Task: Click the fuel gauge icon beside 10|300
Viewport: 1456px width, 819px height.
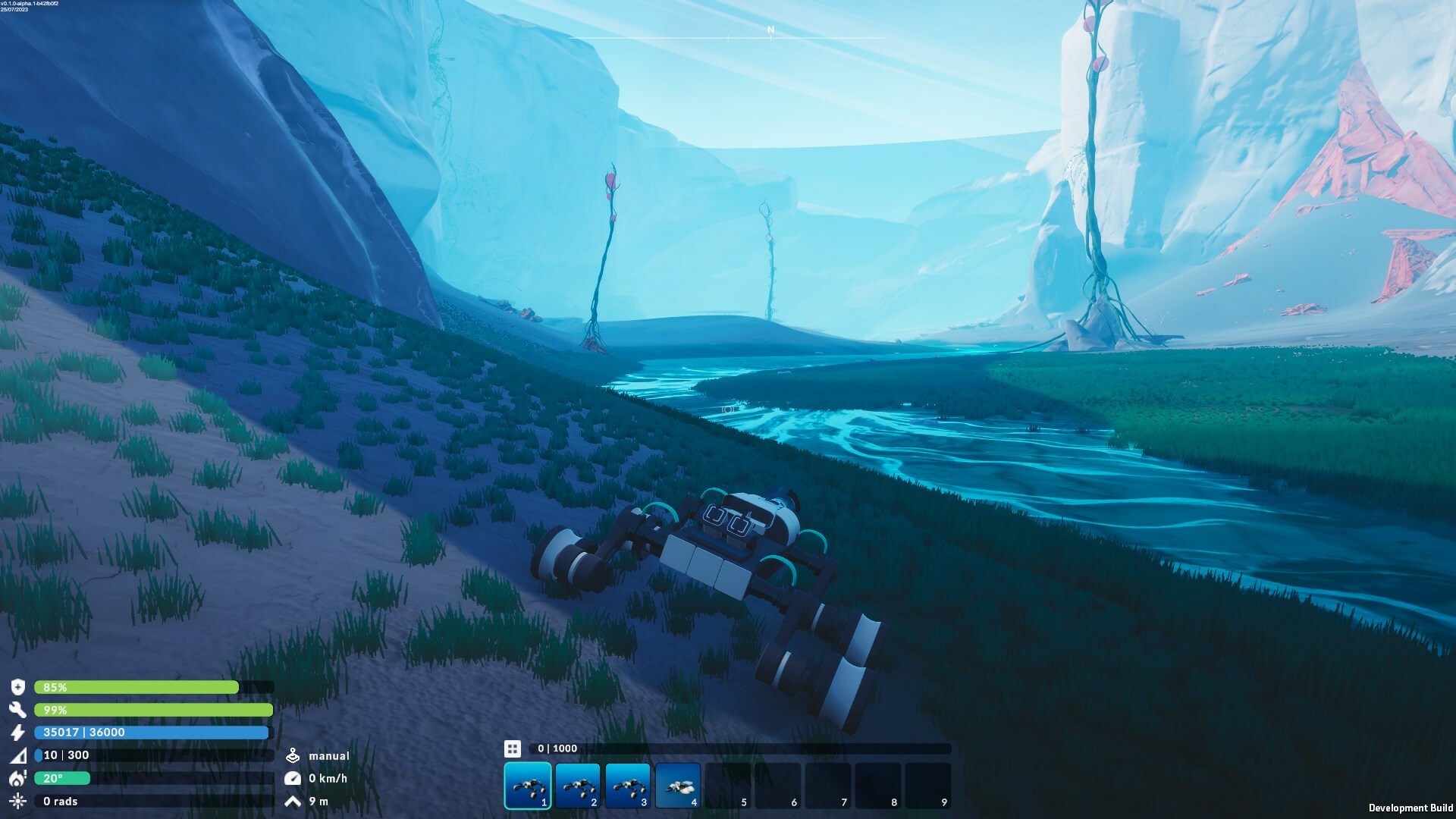Action: [x=18, y=755]
